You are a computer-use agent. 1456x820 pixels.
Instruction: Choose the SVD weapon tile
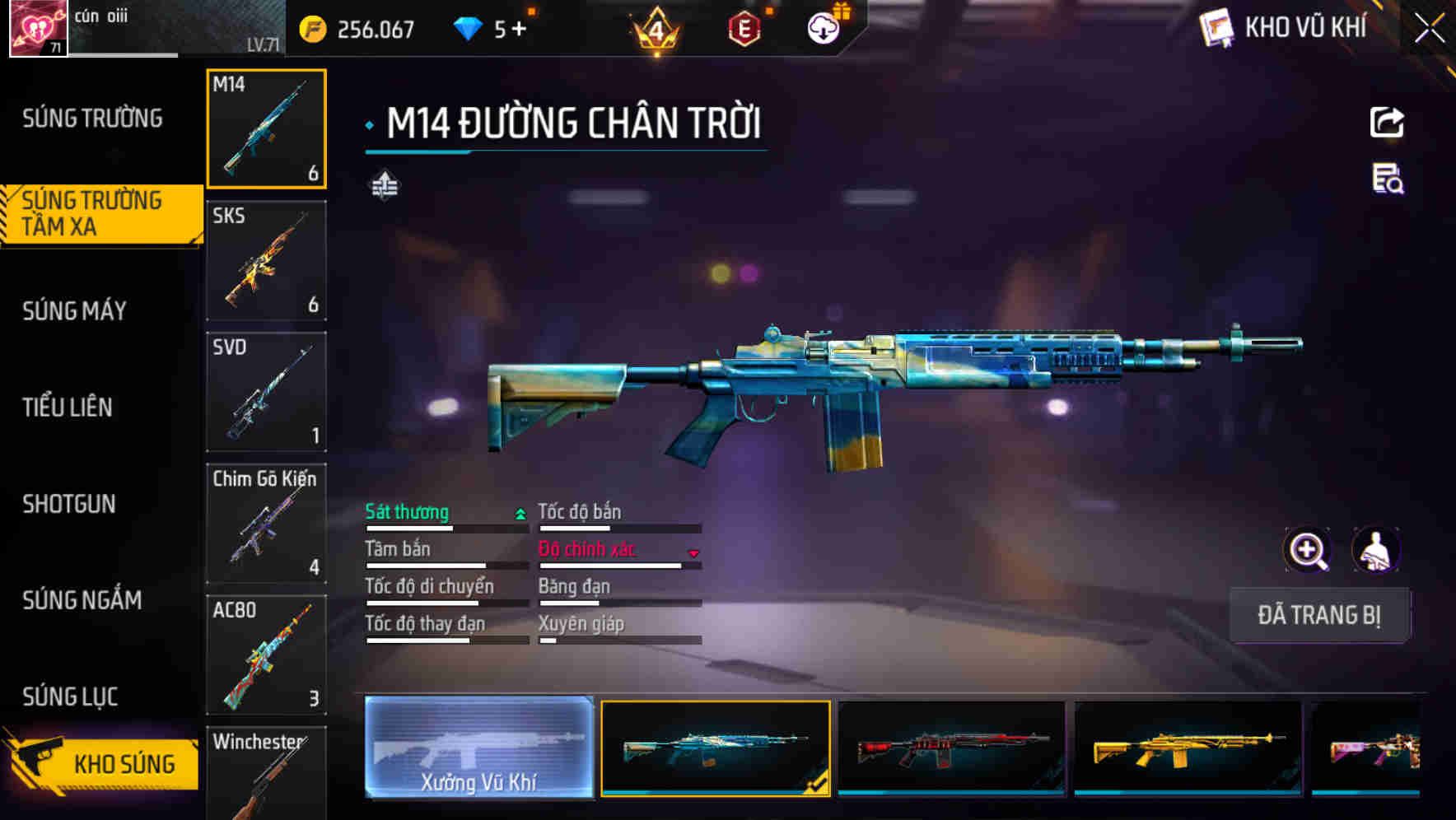pos(266,392)
